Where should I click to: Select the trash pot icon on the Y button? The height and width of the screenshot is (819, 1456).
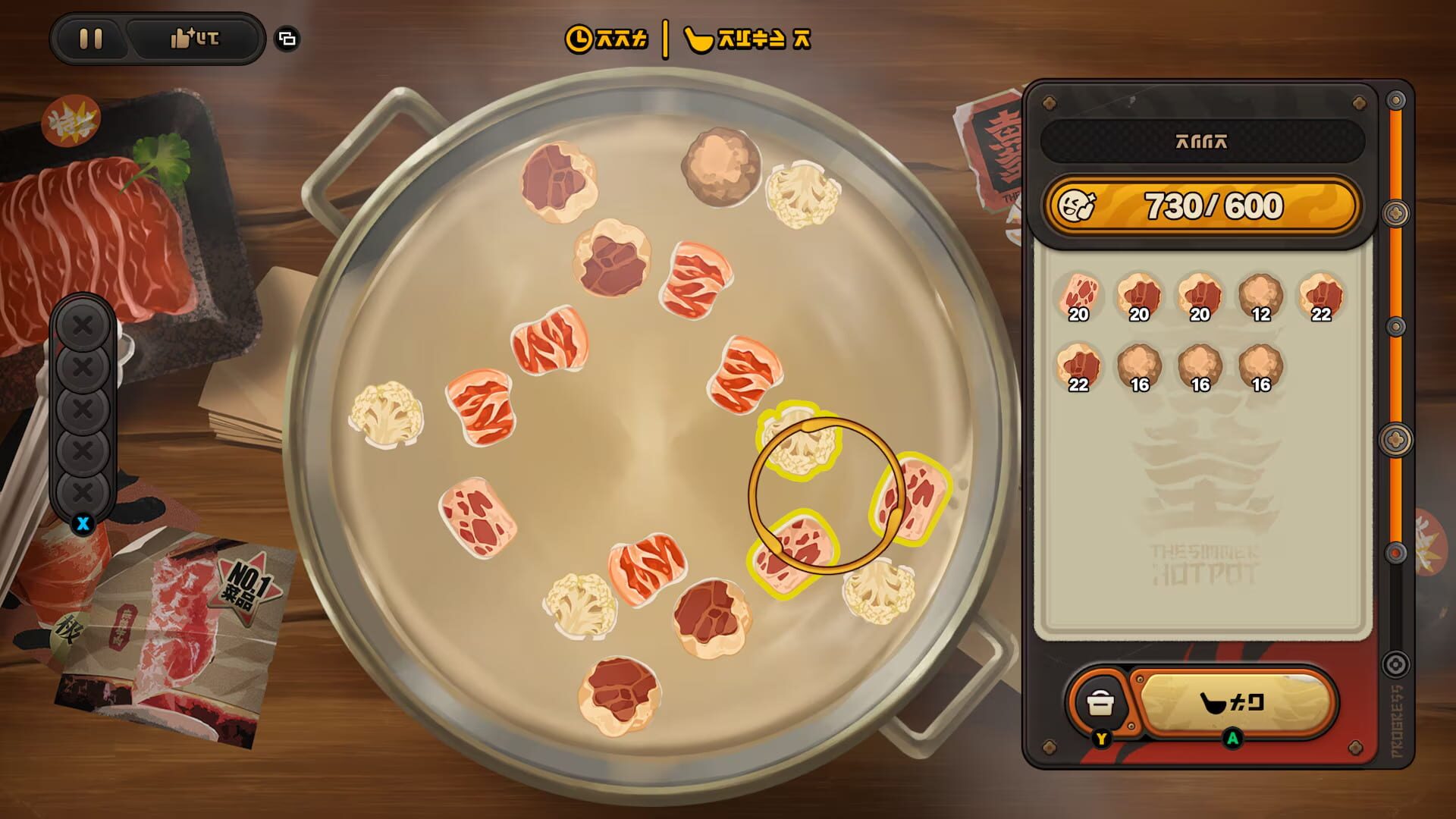(x=1101, y=704)
